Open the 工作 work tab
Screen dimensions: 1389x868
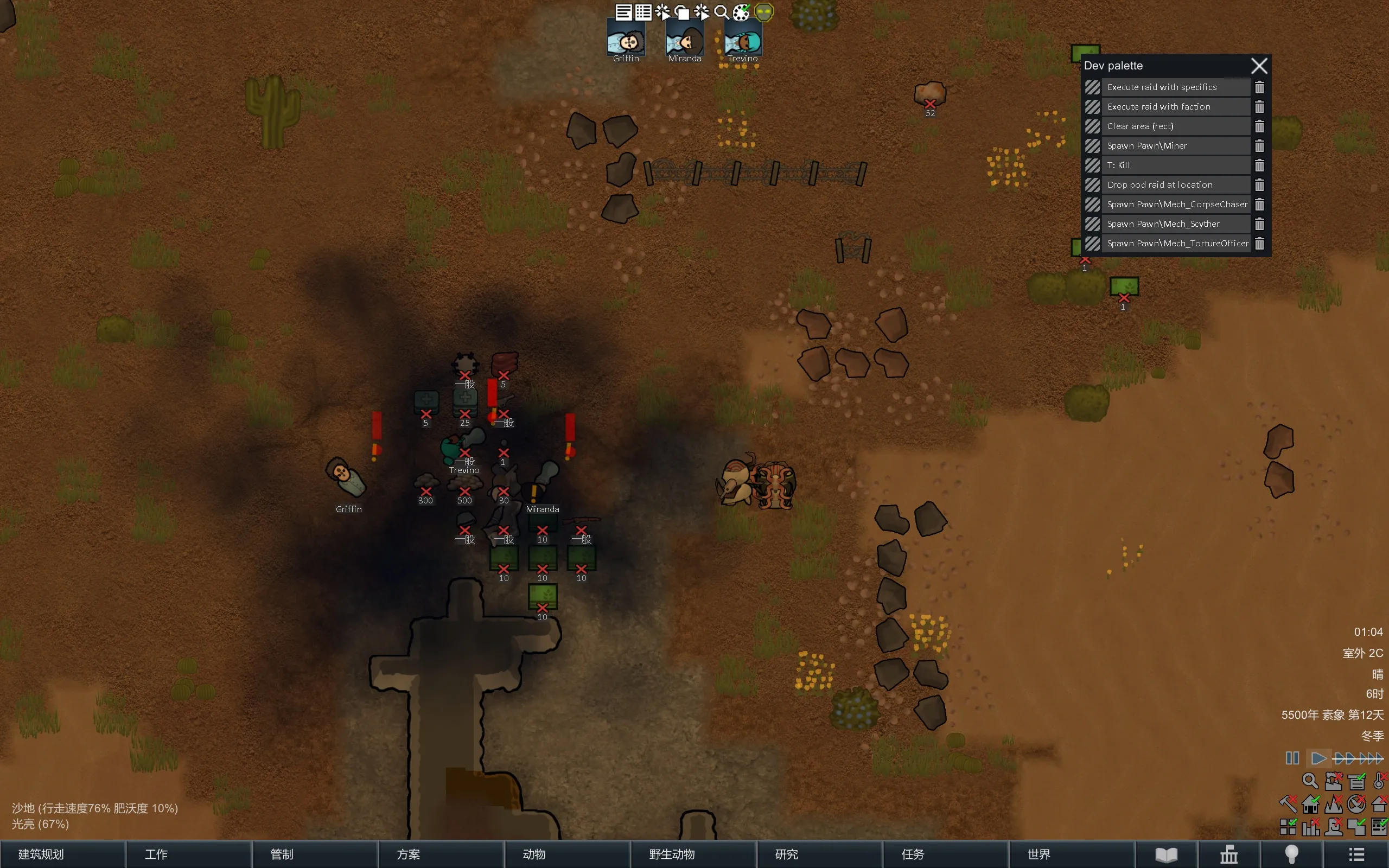coord(189,854)
